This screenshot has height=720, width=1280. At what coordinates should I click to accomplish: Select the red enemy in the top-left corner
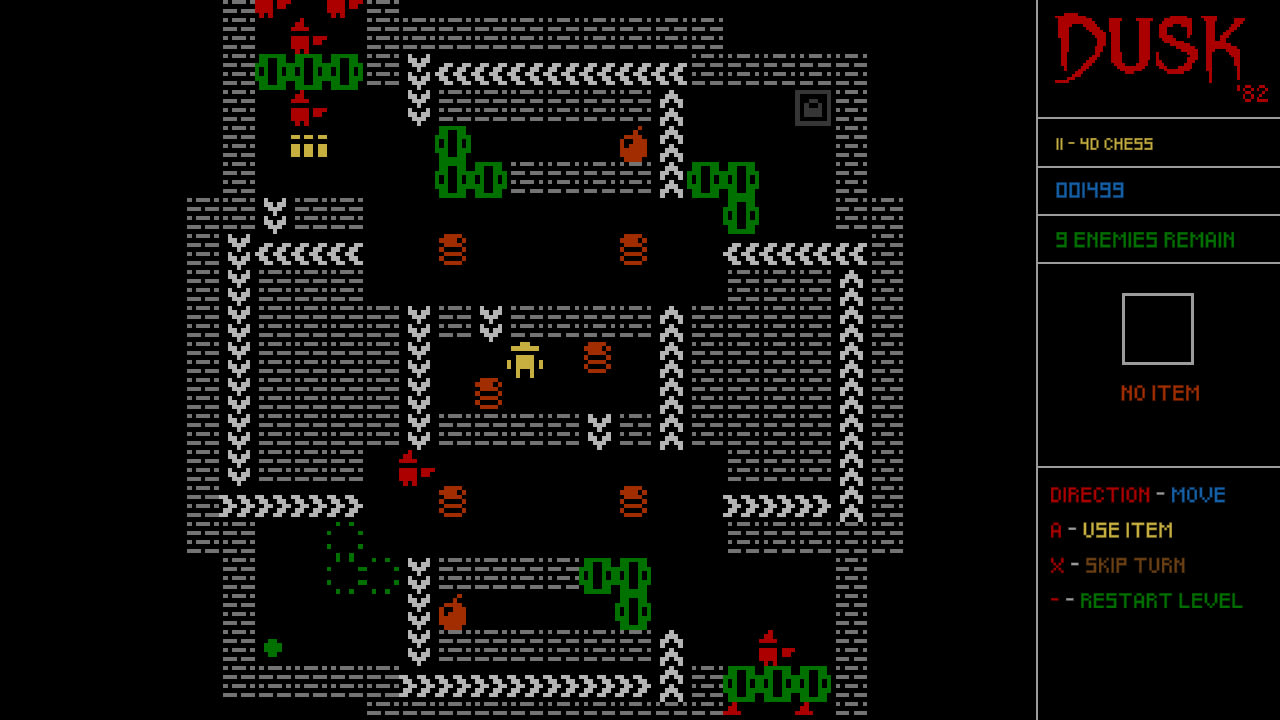click(300, 40)
